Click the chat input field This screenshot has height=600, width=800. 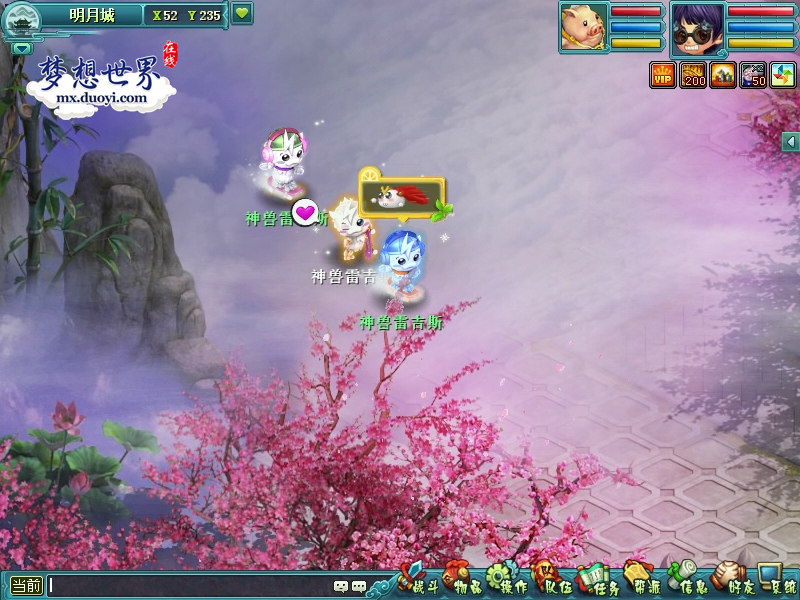point(190,586)
